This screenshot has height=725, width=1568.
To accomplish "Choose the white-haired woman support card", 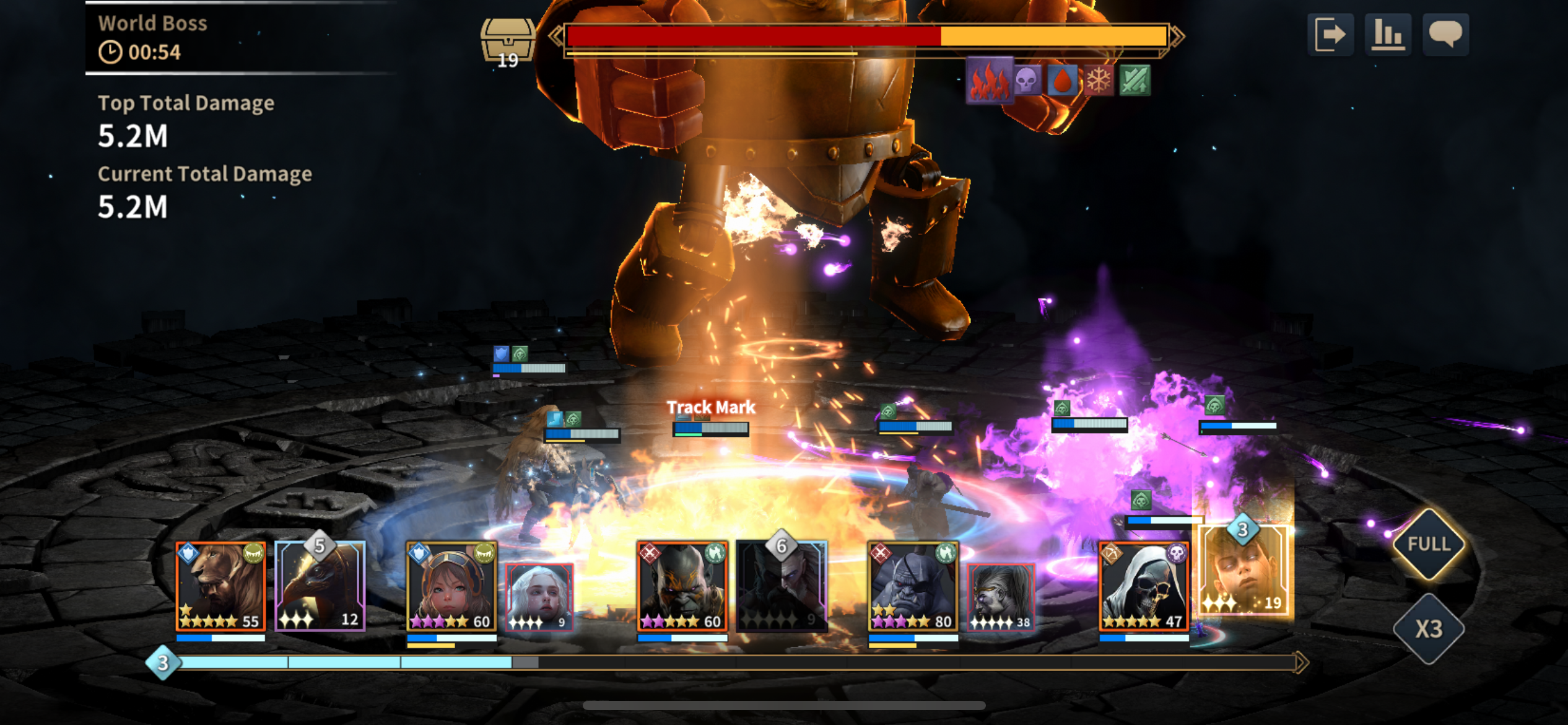I will [539, 597].
